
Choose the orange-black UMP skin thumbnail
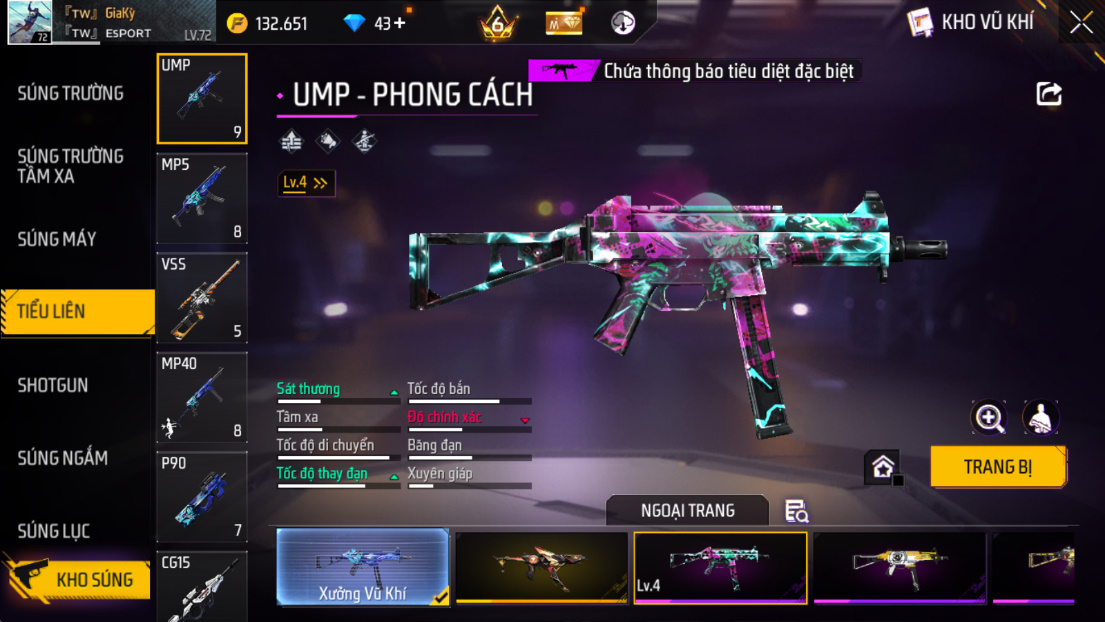point(541,567)
